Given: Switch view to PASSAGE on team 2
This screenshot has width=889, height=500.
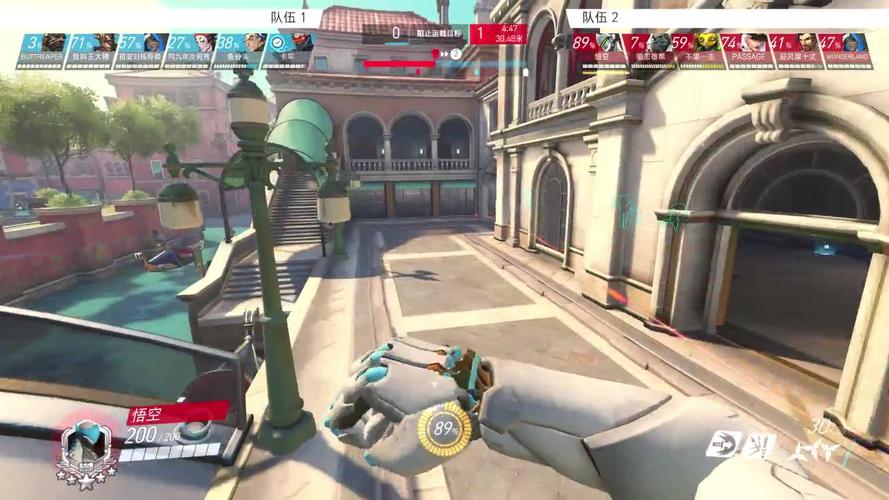Looking at the screenshot, I should point(746,49).
